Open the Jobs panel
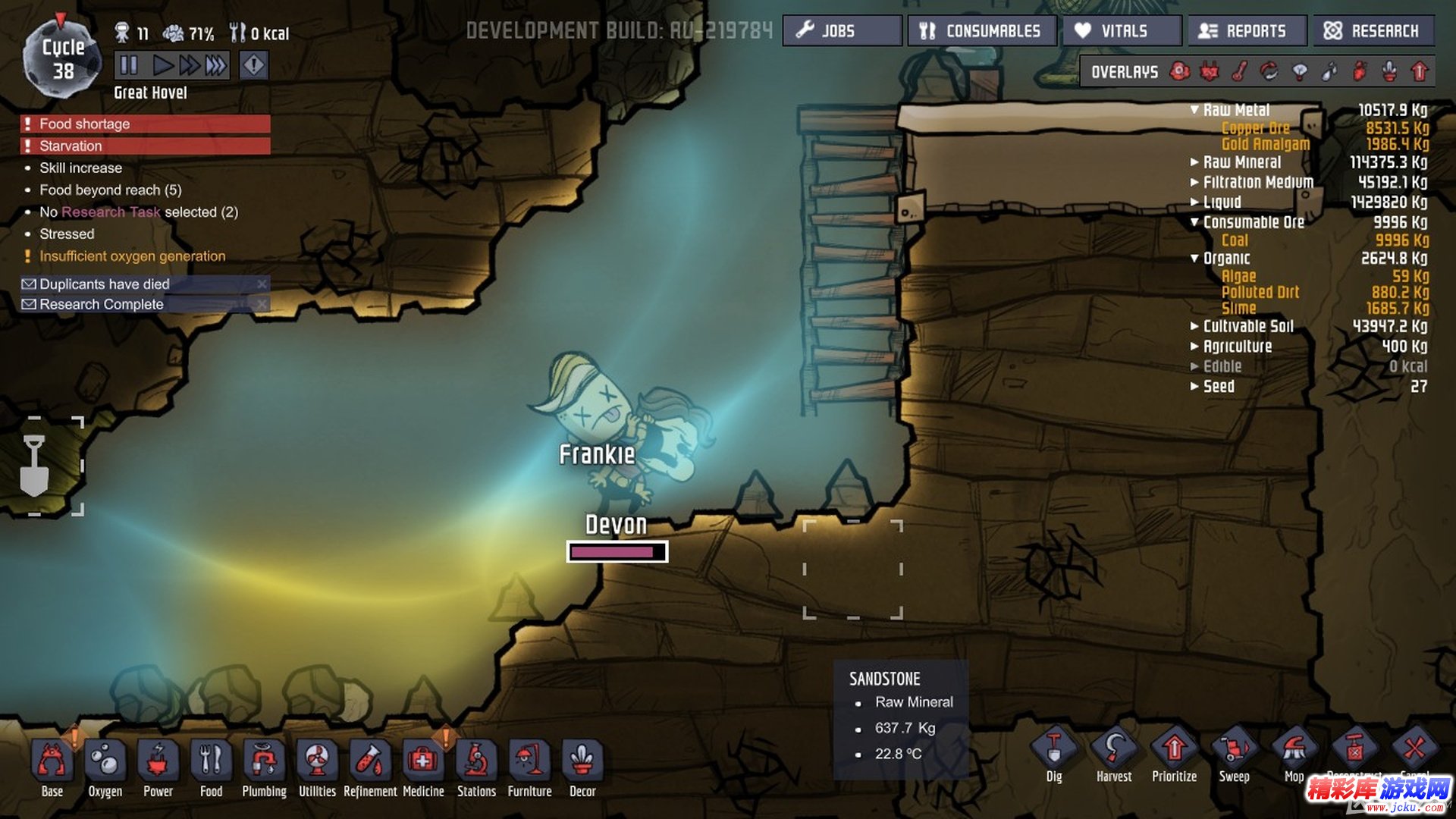This screenshot has width=1456, height=819. (x=842, y=31)
